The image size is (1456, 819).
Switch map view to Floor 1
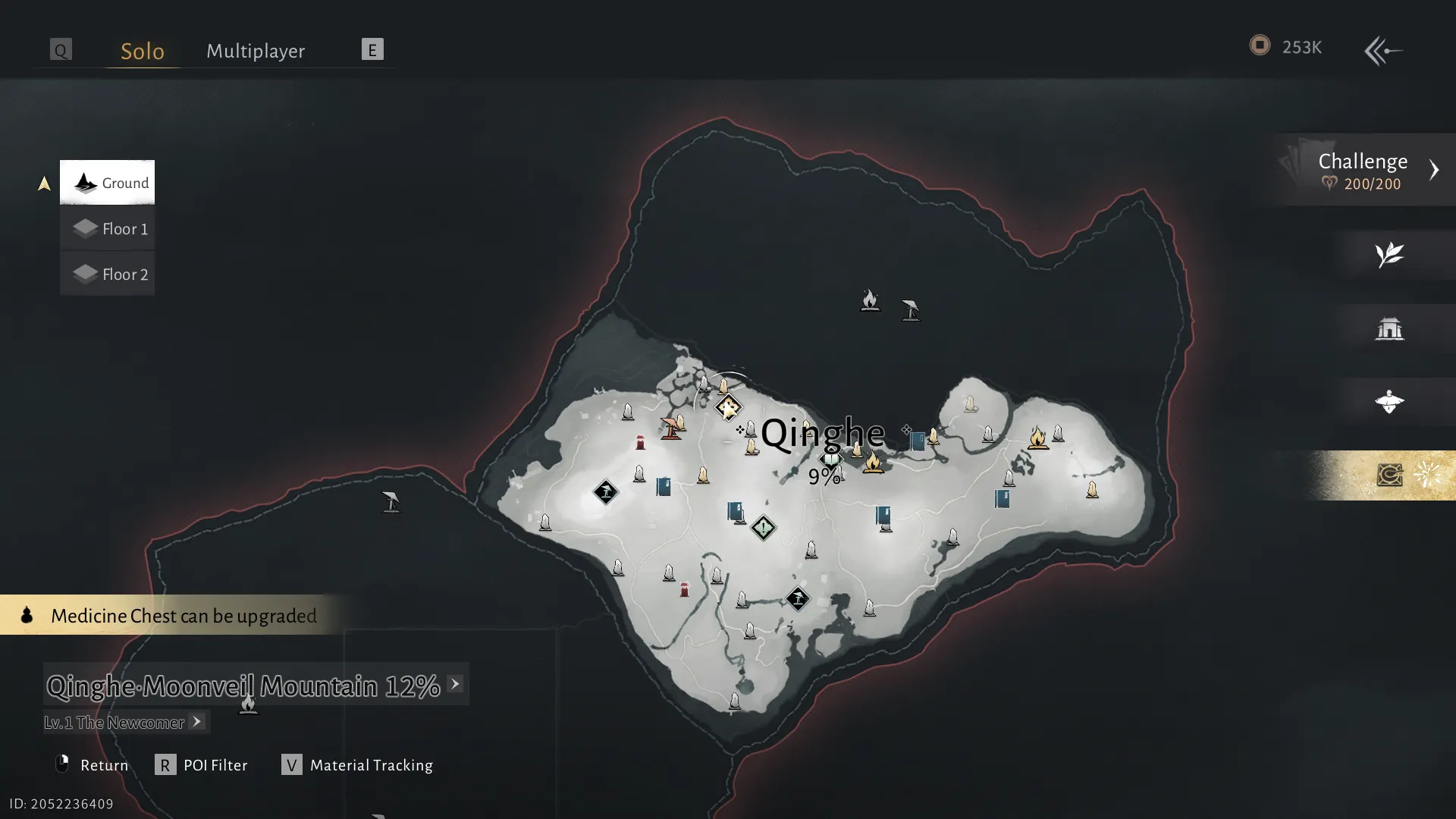click(107, 228)
